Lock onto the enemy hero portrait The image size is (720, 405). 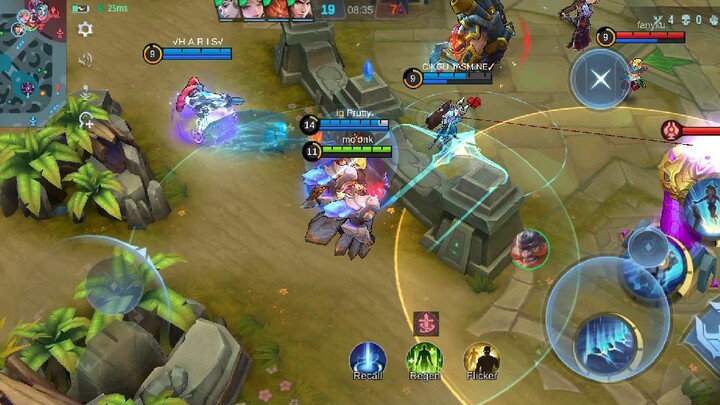point(529,249)
